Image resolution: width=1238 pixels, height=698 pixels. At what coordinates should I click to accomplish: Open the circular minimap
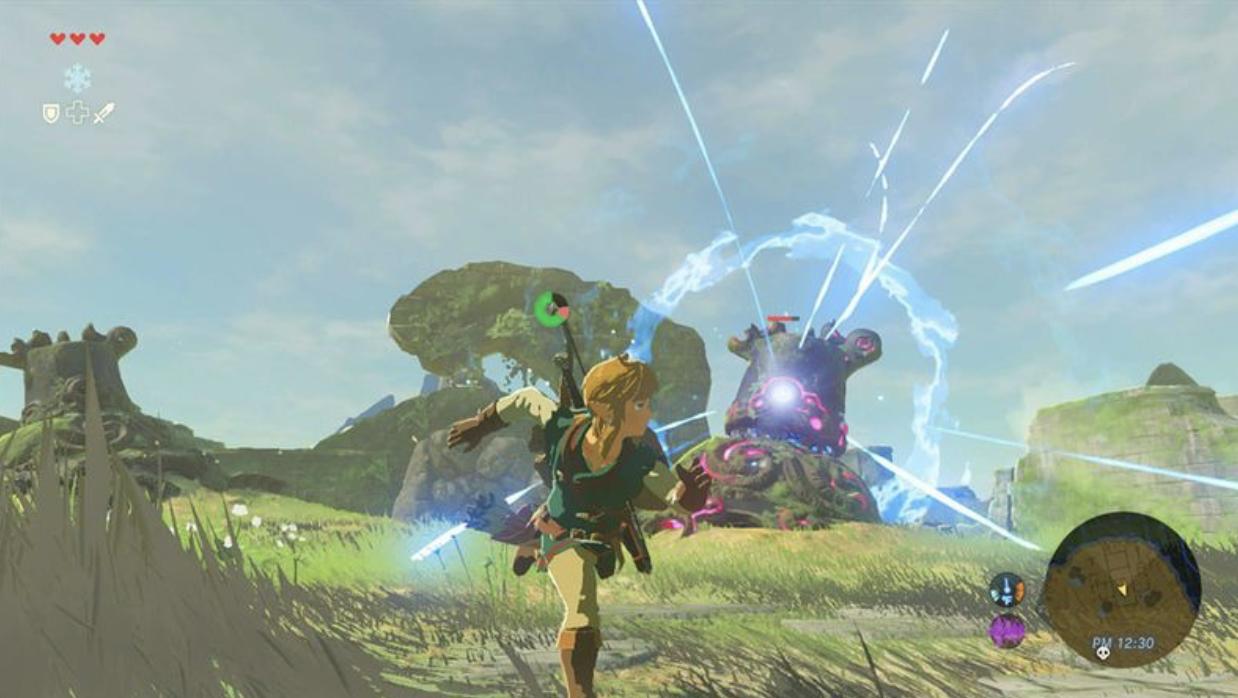1121,589
